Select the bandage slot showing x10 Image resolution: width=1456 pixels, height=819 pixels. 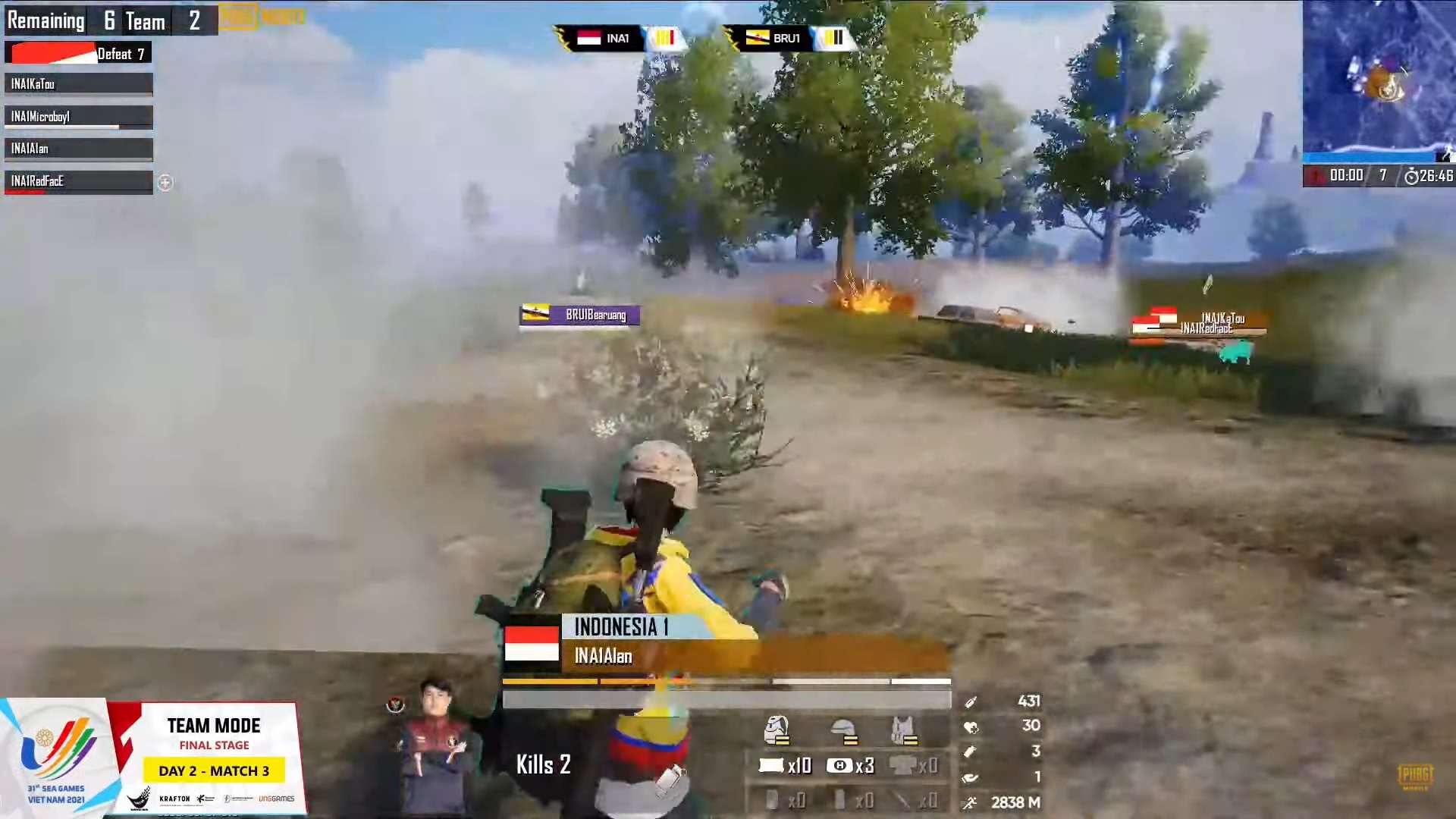[786, 766]
